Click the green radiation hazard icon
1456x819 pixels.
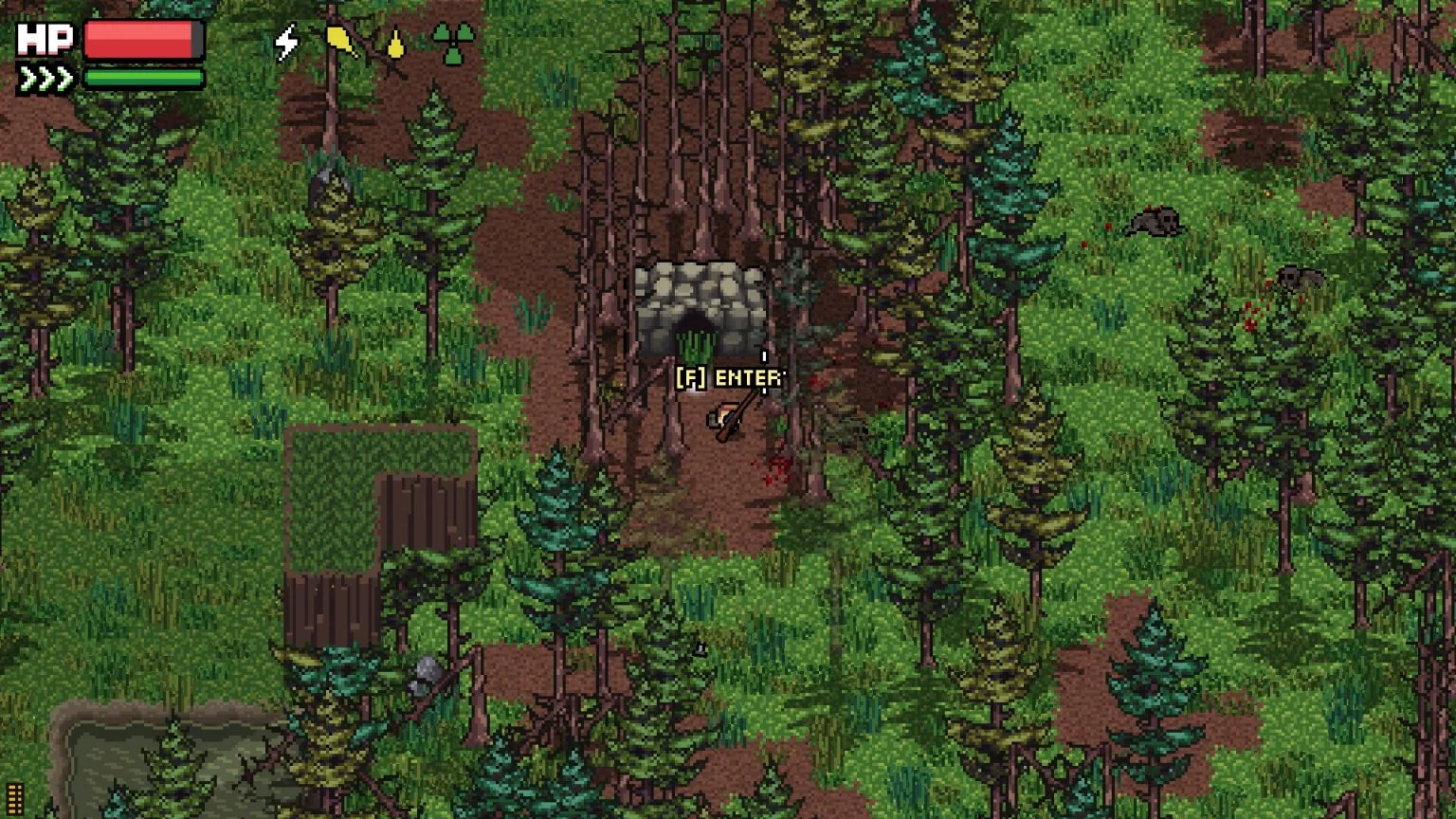tap(452, 42)
